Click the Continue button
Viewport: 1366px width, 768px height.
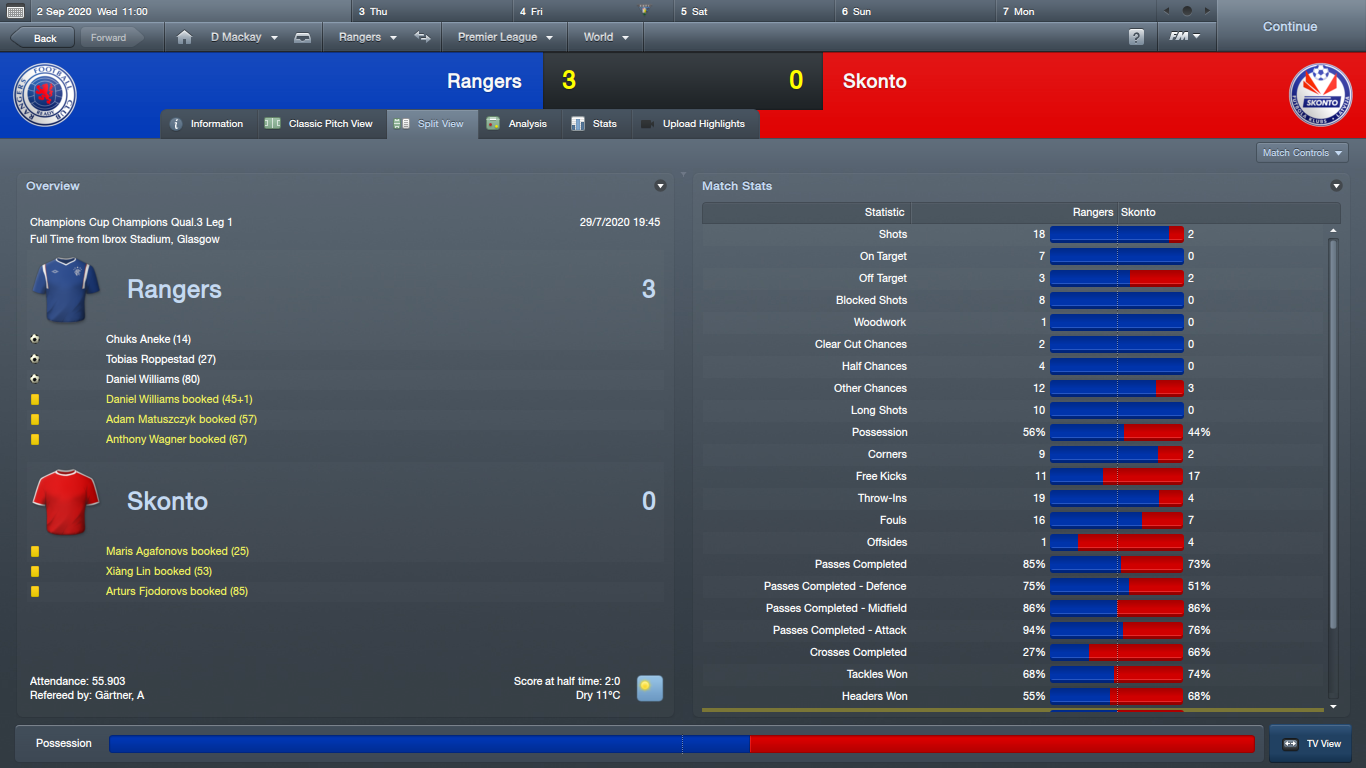click(1289, 27)
